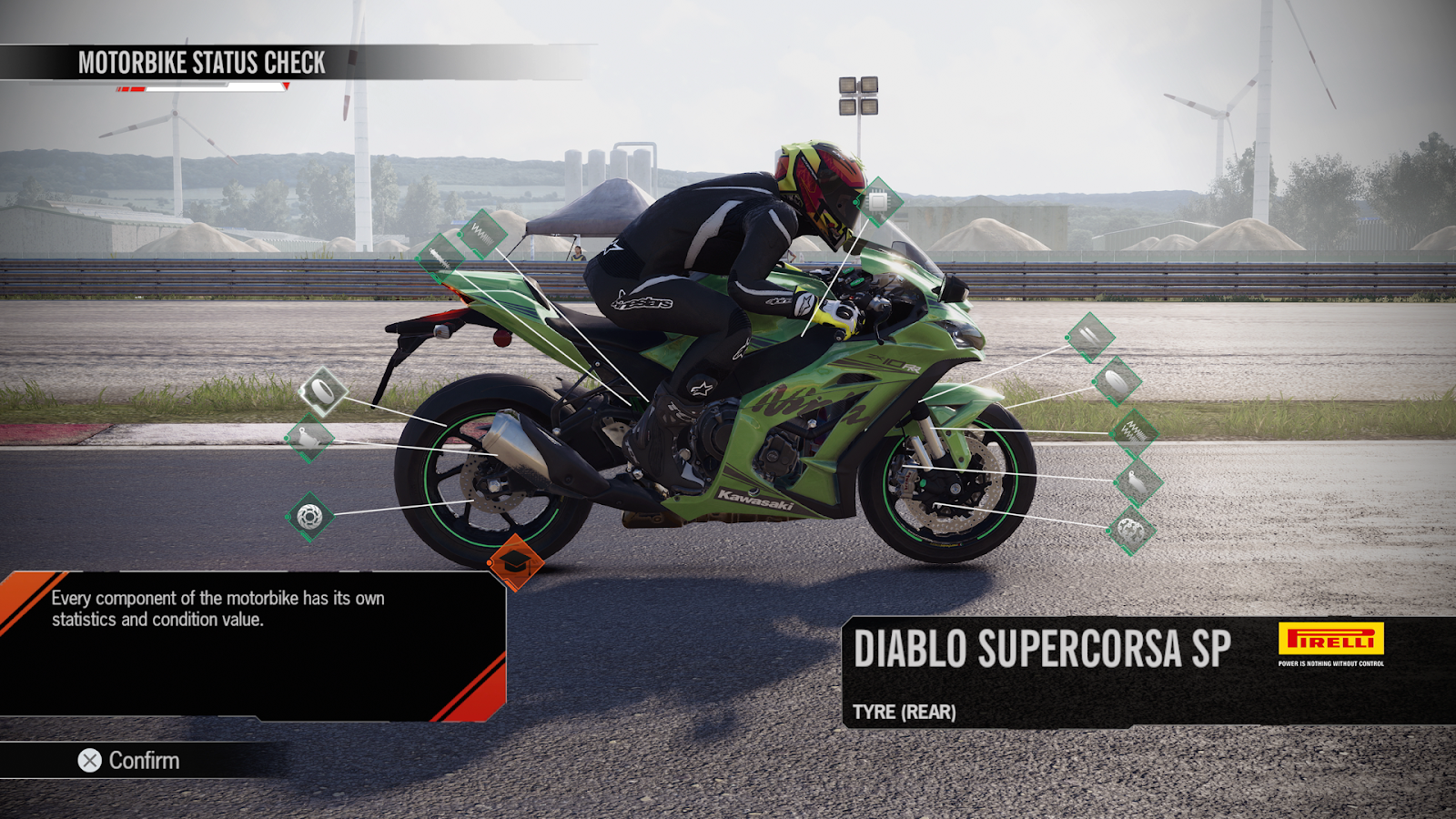Select the front tyre component icon

(1116, 381)
